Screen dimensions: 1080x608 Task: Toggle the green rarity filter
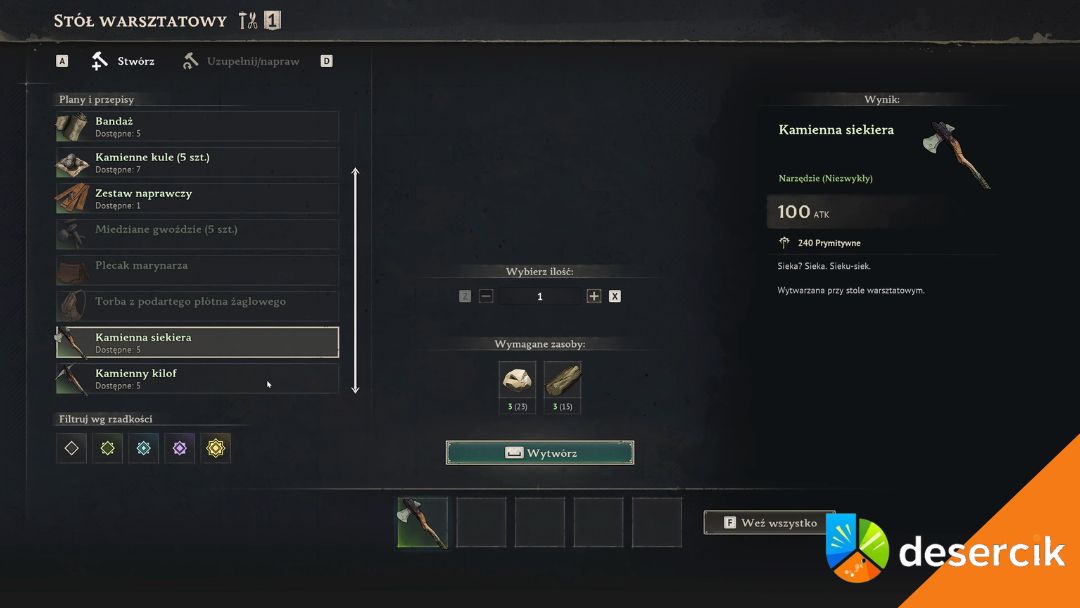coord(107,449)
